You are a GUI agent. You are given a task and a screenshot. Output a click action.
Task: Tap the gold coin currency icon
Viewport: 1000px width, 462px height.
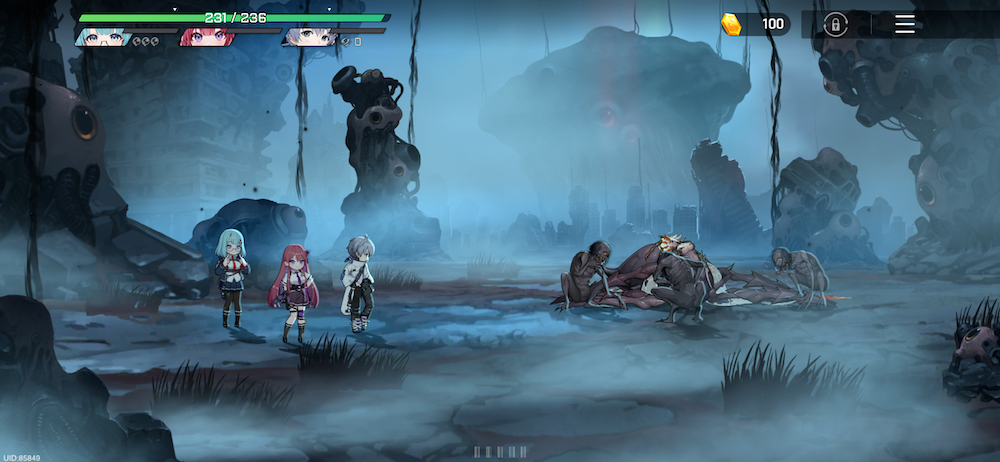pyautogui.click(x=733, y=25)
